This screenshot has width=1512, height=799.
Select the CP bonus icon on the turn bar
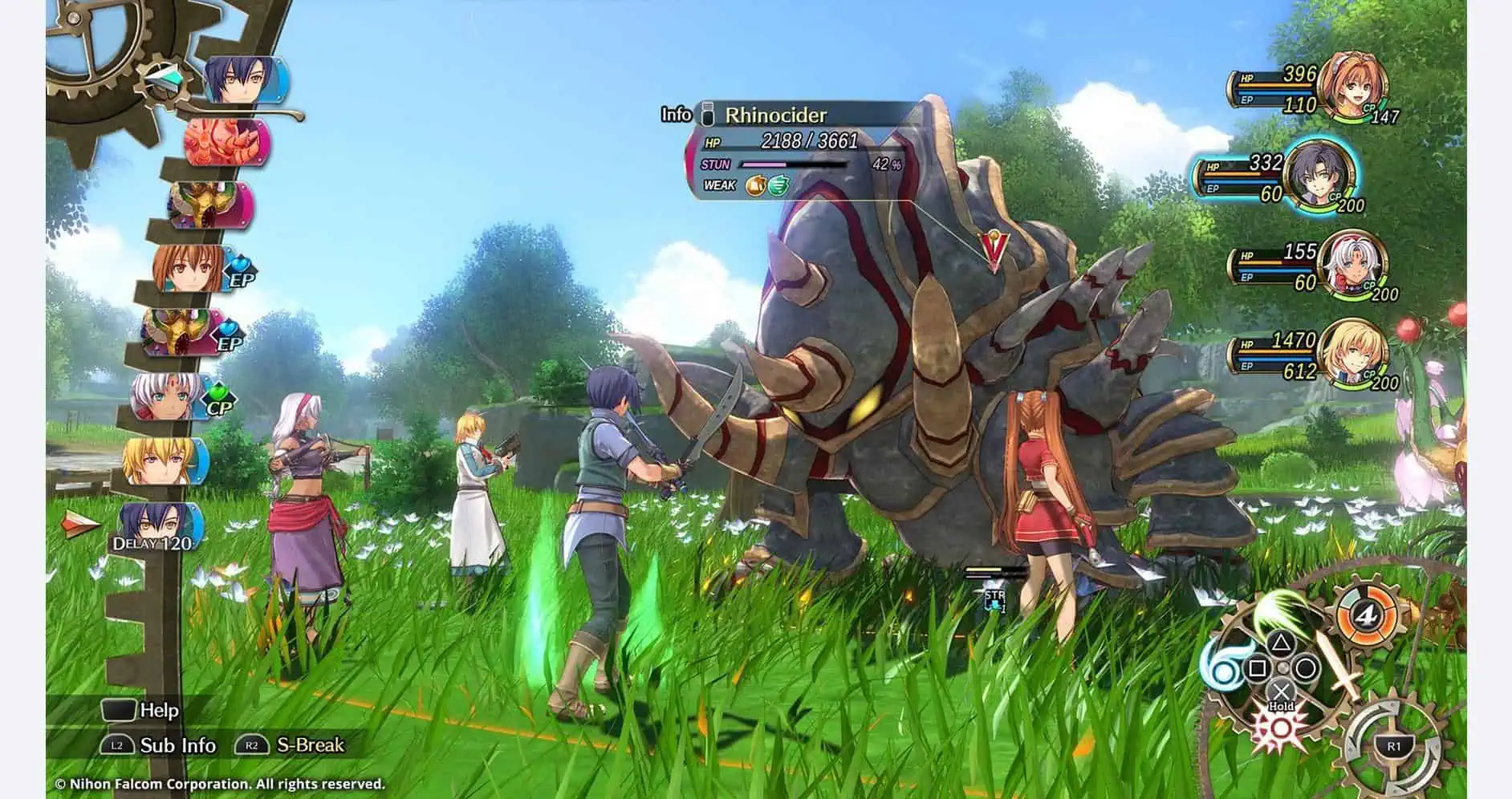(x=218, y=393)
